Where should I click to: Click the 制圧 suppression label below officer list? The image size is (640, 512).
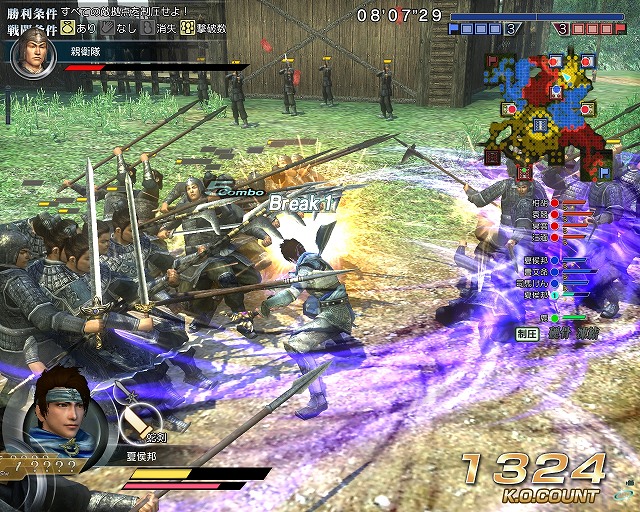tap(528, 334)
